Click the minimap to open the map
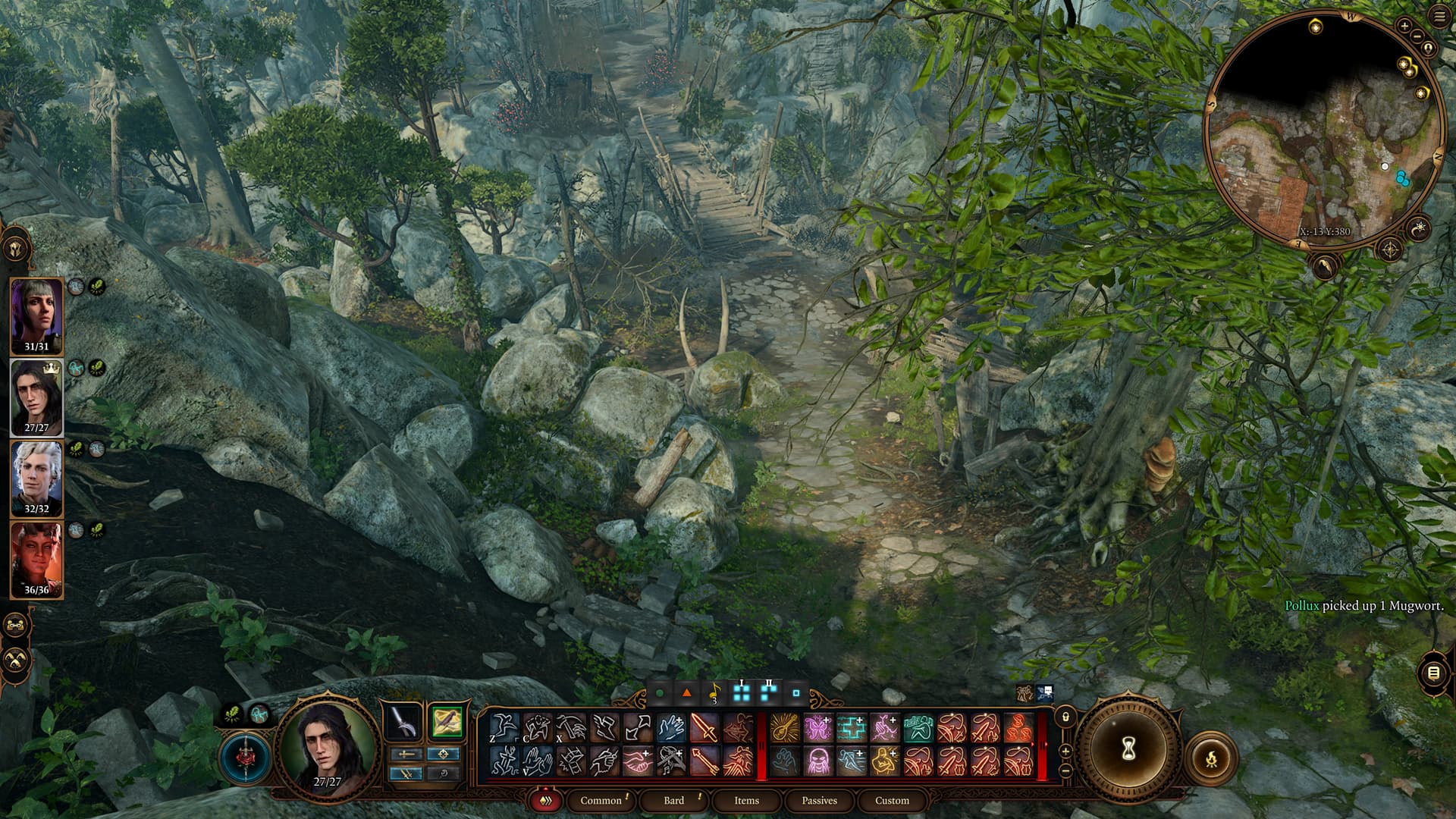 1323,129
